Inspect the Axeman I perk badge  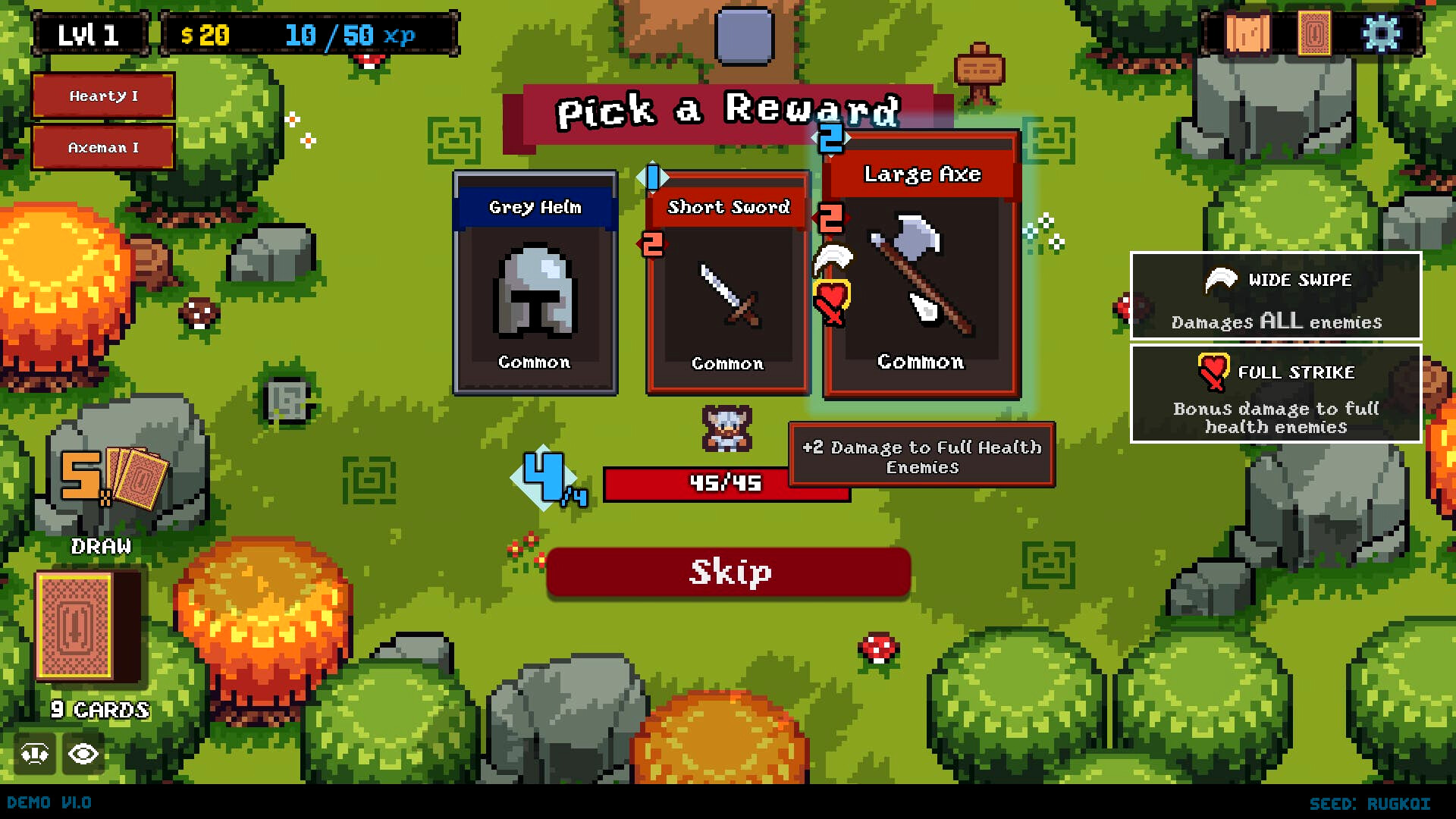(102, 147)
